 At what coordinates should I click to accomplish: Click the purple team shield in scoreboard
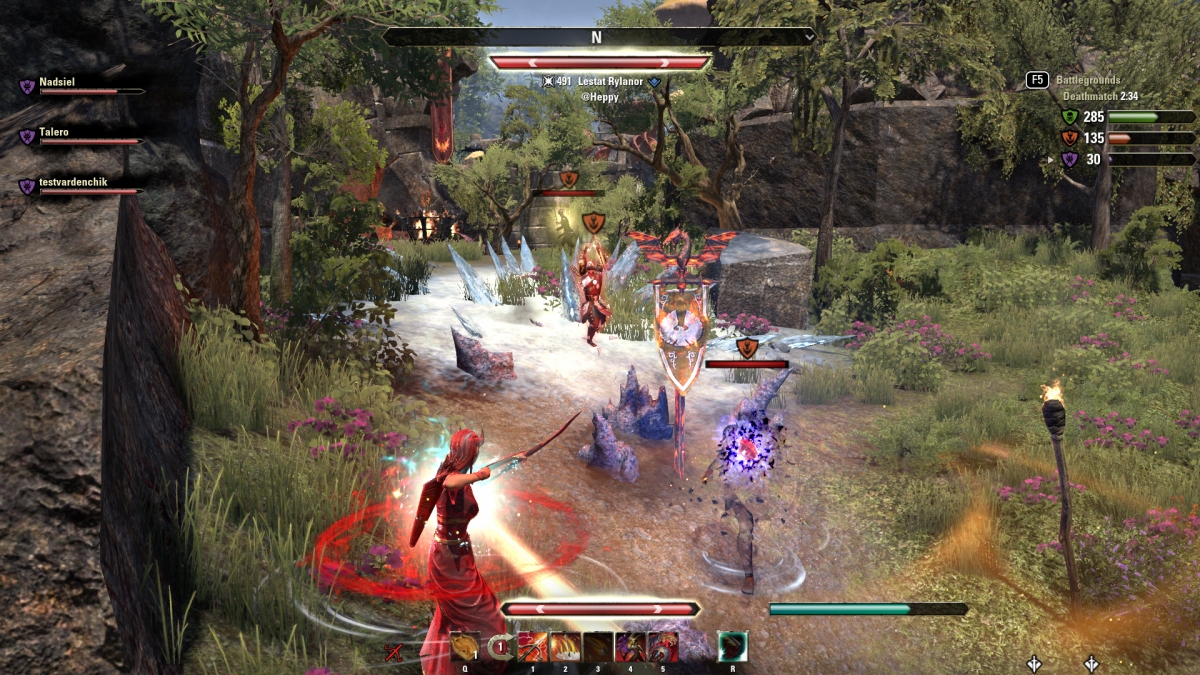click(1069, 159)
